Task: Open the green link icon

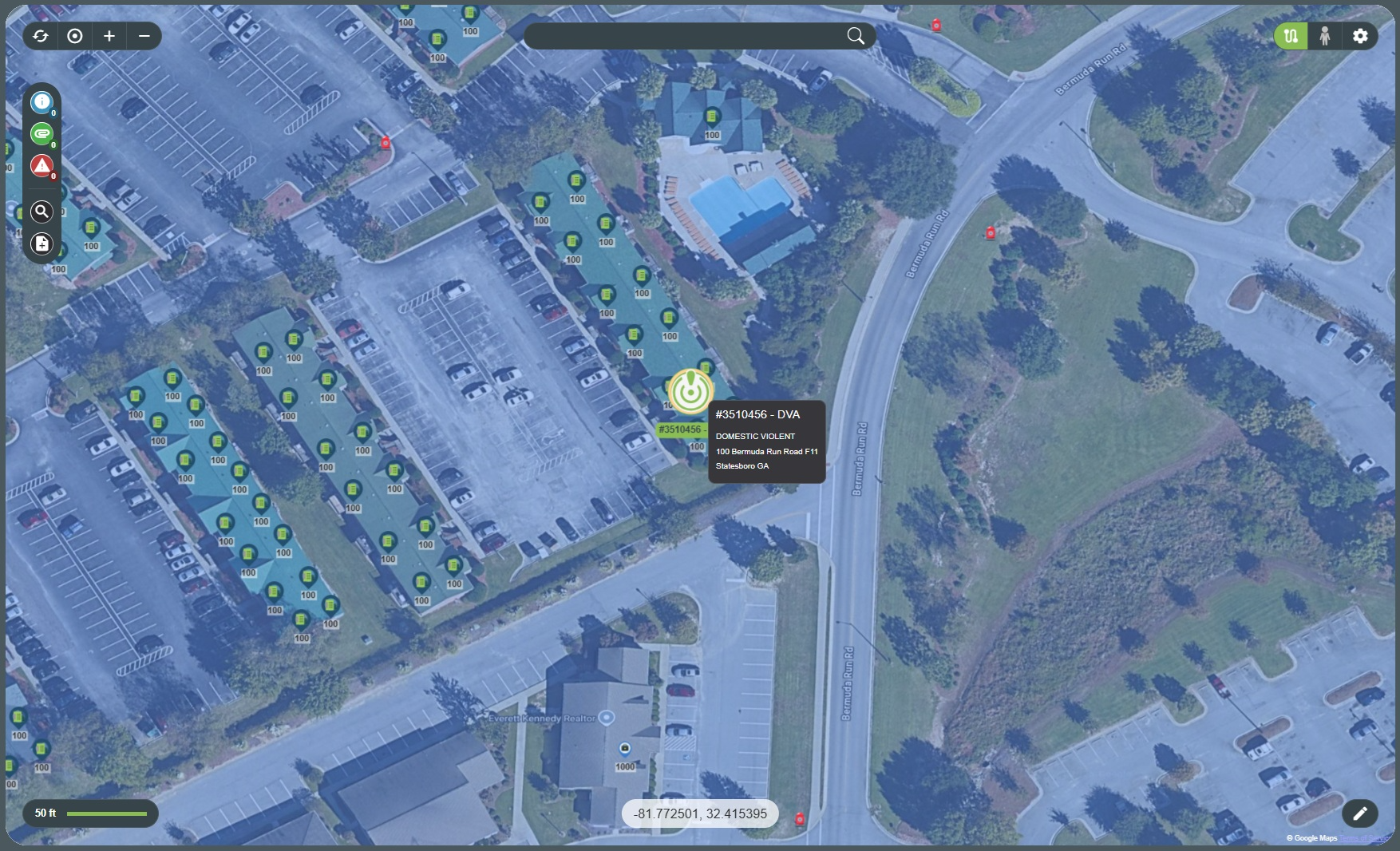Action: point(42,133)
